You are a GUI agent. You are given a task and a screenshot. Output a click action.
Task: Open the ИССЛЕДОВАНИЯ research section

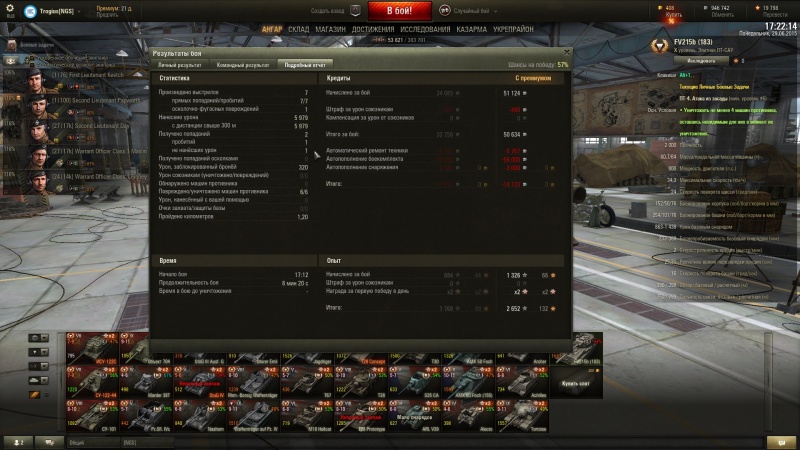[425, 30]
